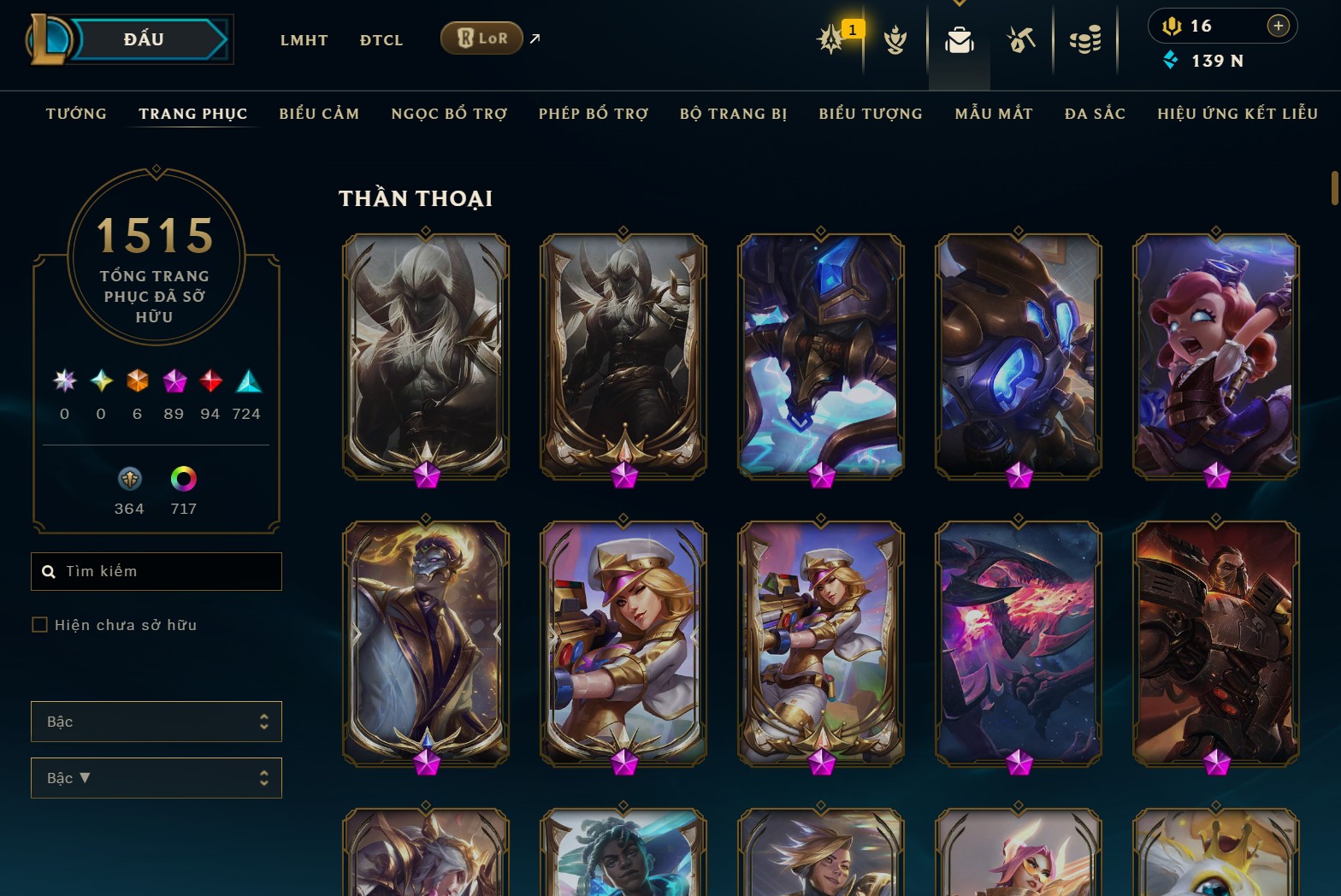1341x896 pixels.
Task: Open the Store coins icon
Action: [x=1086, y=38]
